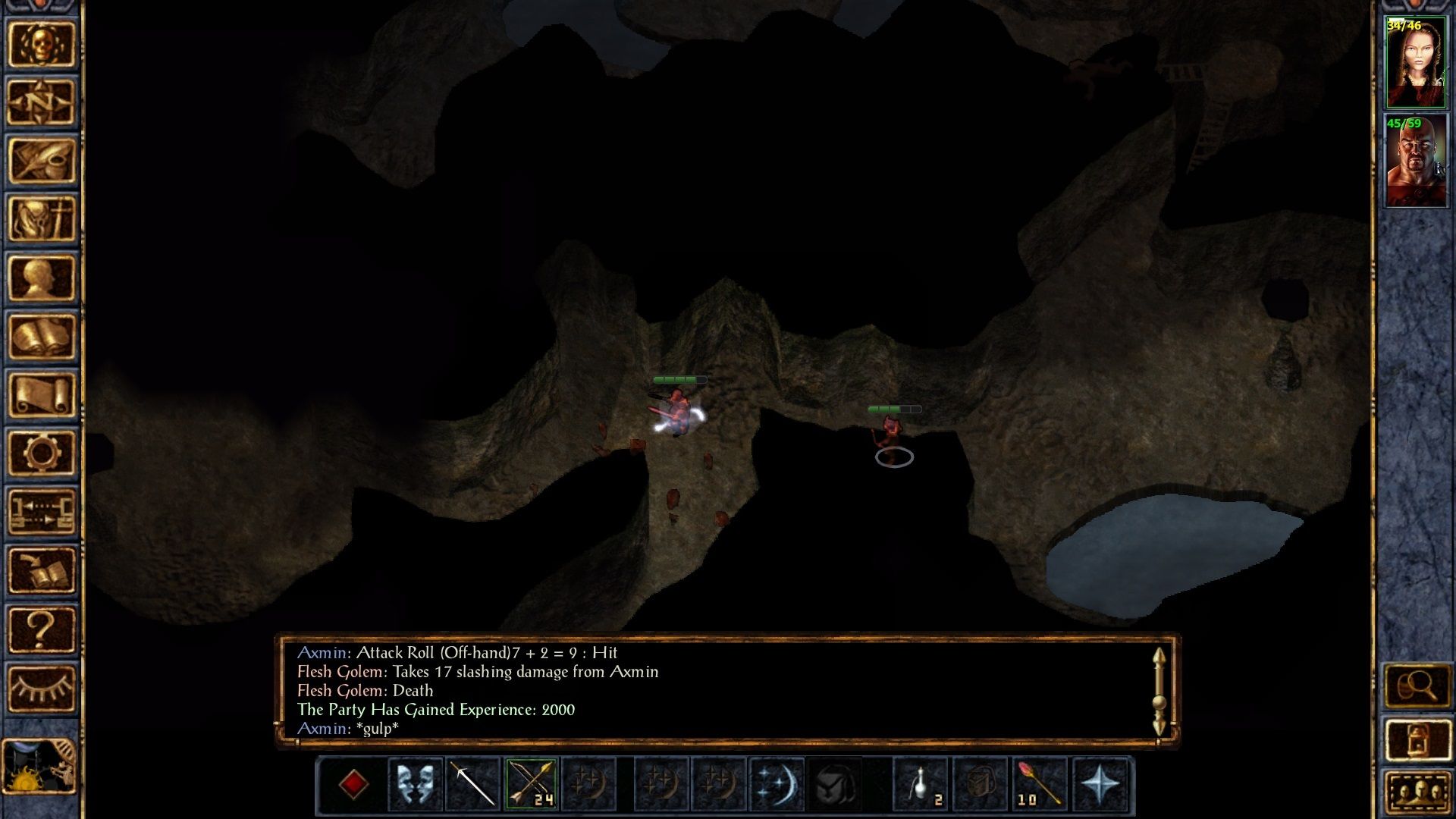View the character record sheet

(42, 277)
